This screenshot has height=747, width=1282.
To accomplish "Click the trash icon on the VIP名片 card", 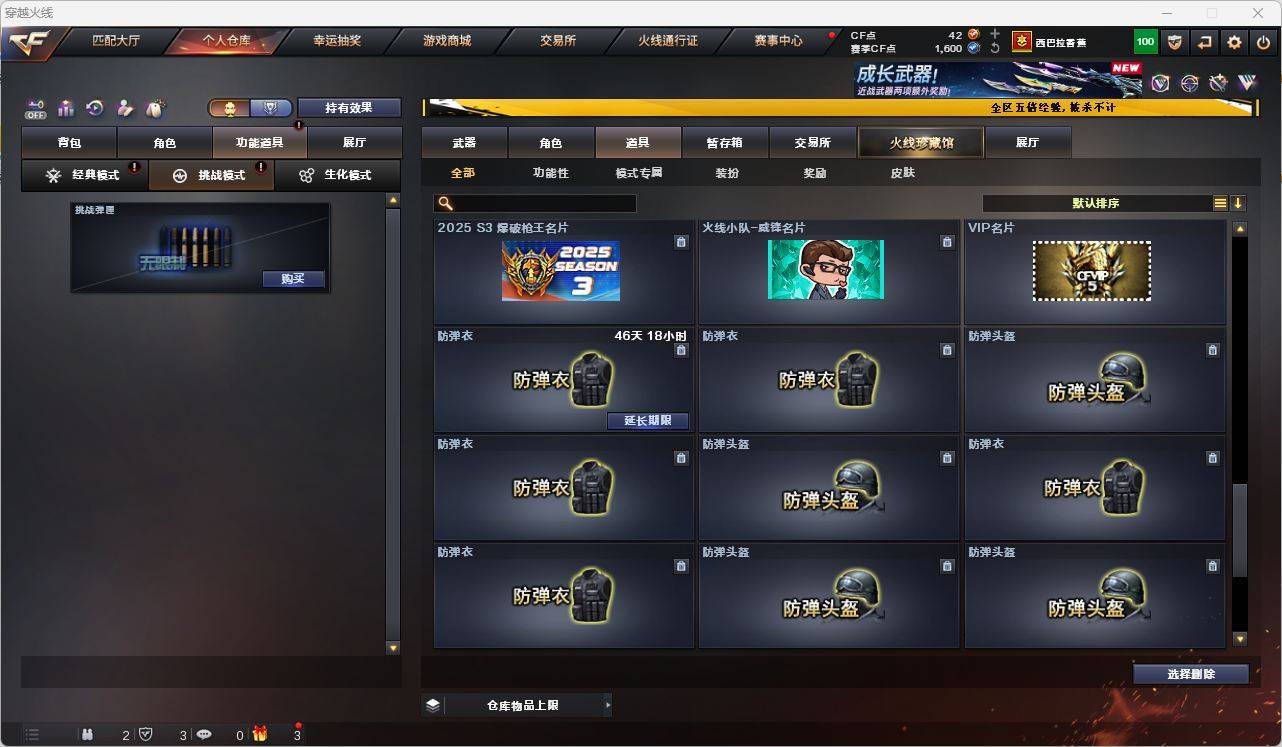I will [1212, 242].
